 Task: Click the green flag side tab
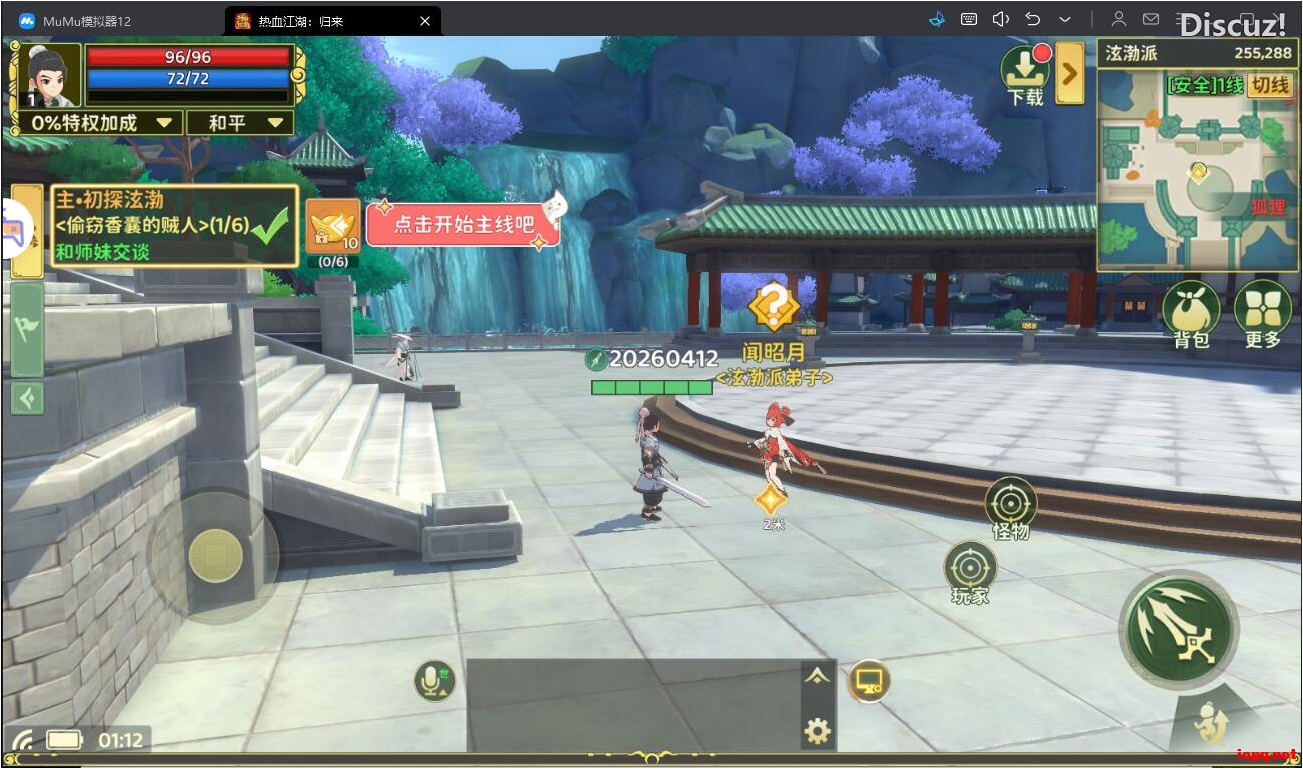(27, 328)
